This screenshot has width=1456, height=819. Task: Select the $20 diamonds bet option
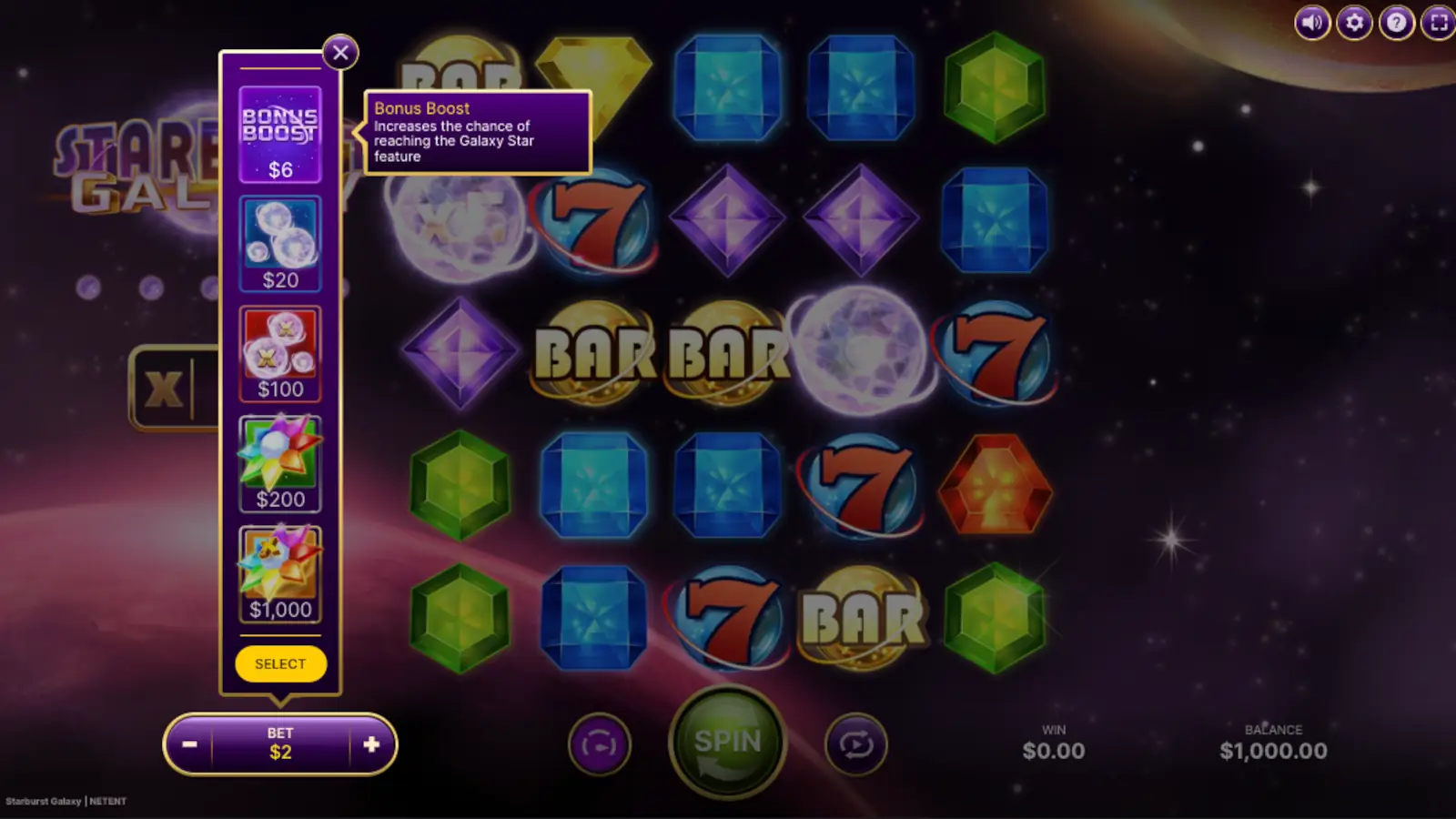pyautogui.click(x=280, y=241)
